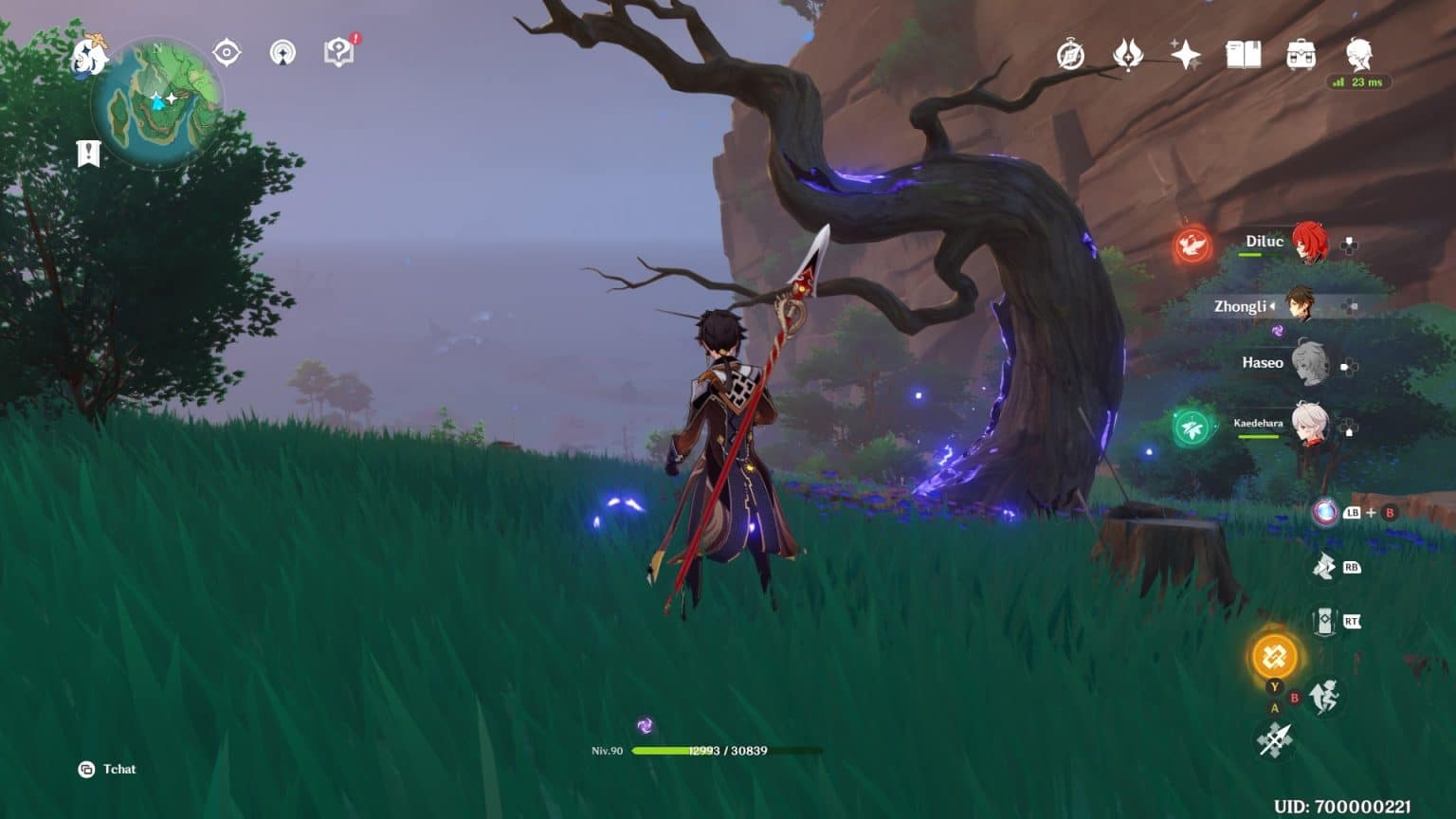
Task: Use the Elemental Skill RB icon
Action: click(1323, 567)
